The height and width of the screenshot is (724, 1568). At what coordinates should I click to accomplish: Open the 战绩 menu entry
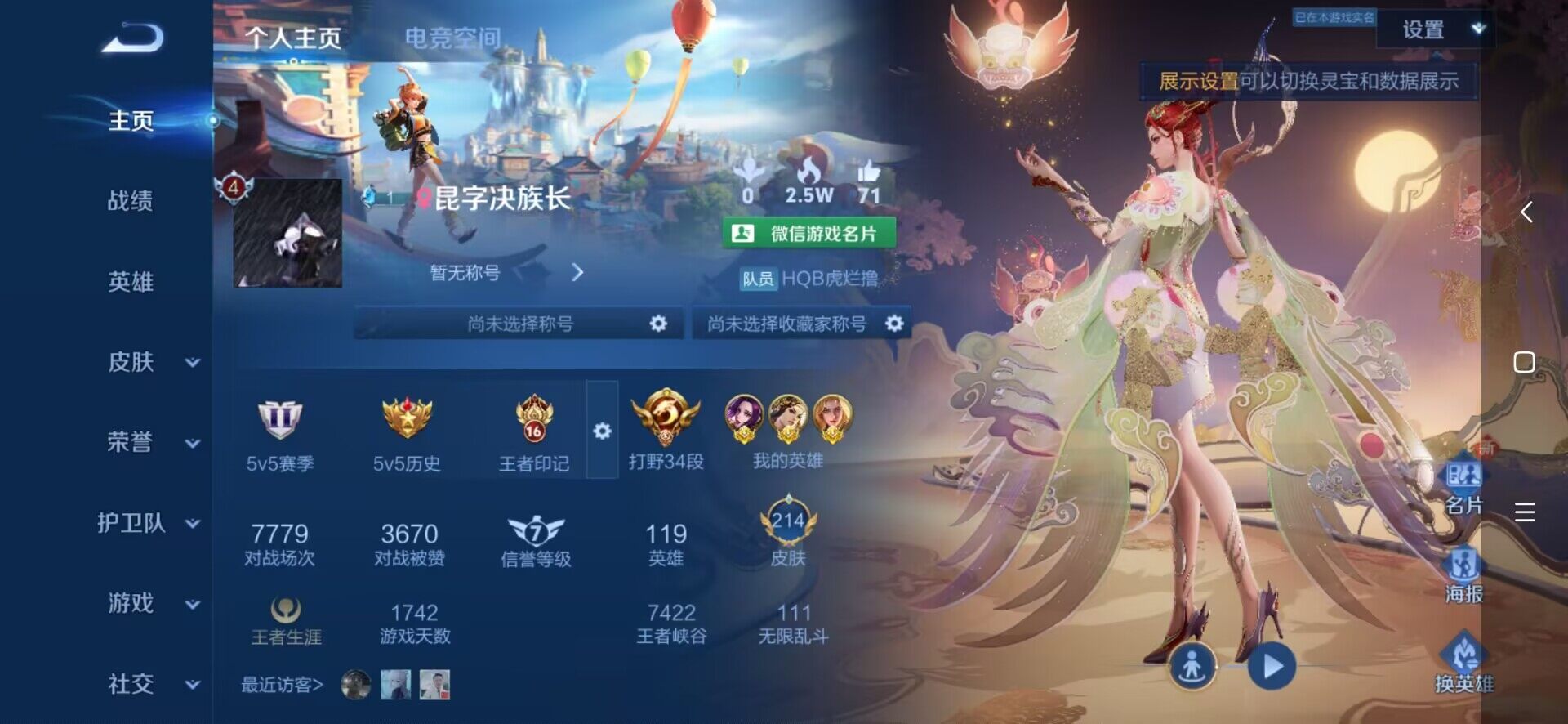tap(131, 200)
